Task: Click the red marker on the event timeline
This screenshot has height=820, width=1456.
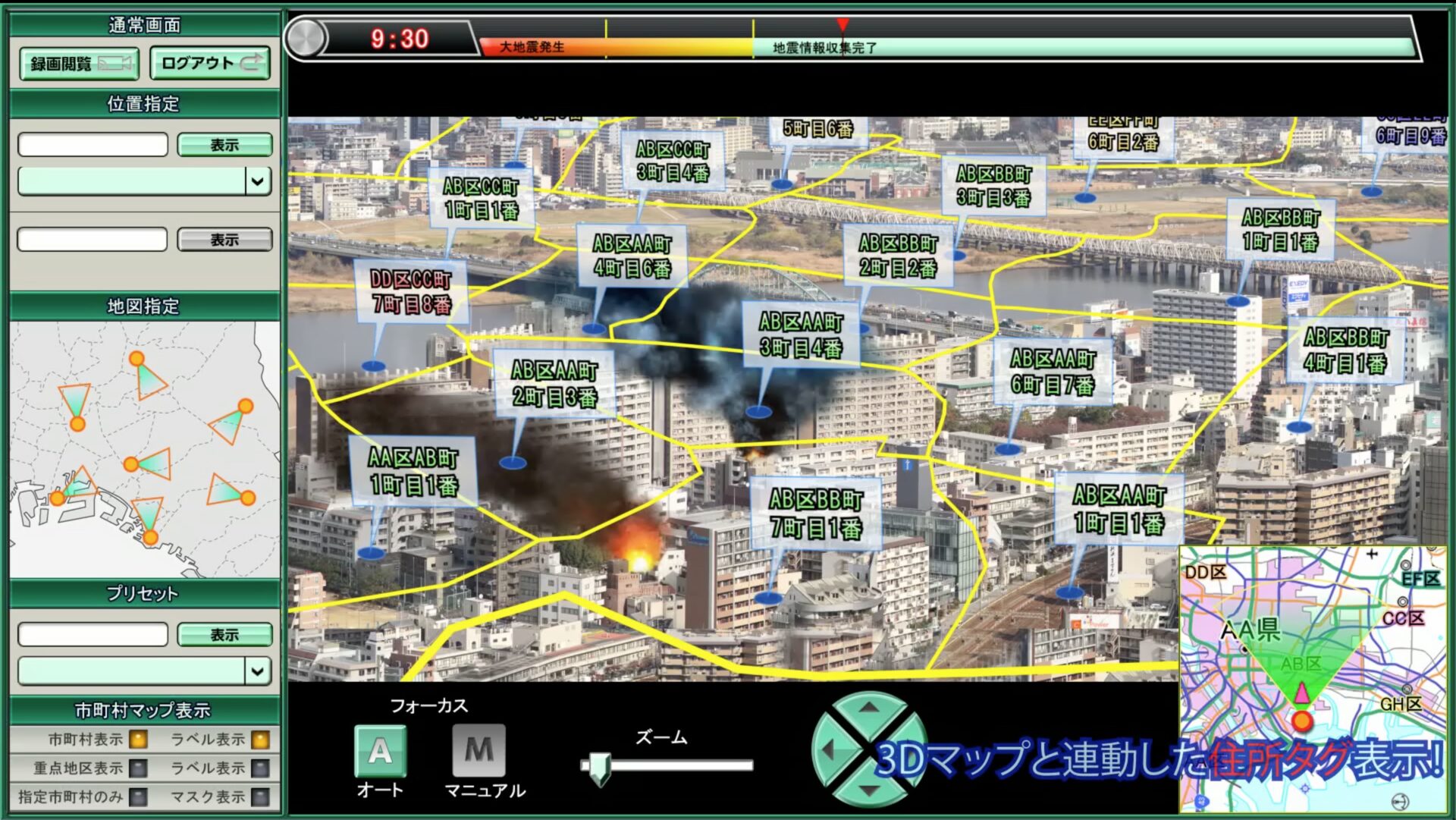Action: (844, 23)
